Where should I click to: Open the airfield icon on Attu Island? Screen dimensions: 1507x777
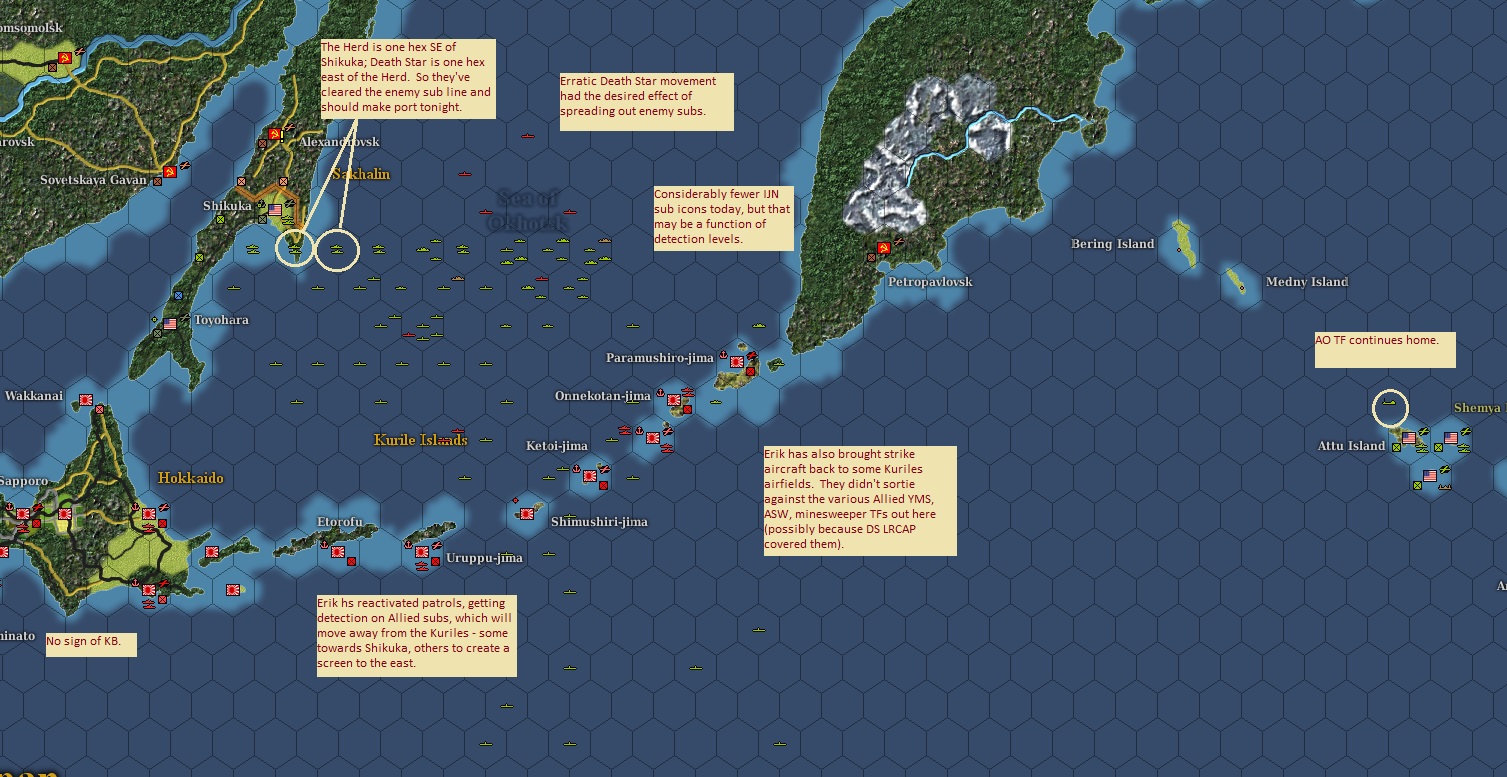1423,431
